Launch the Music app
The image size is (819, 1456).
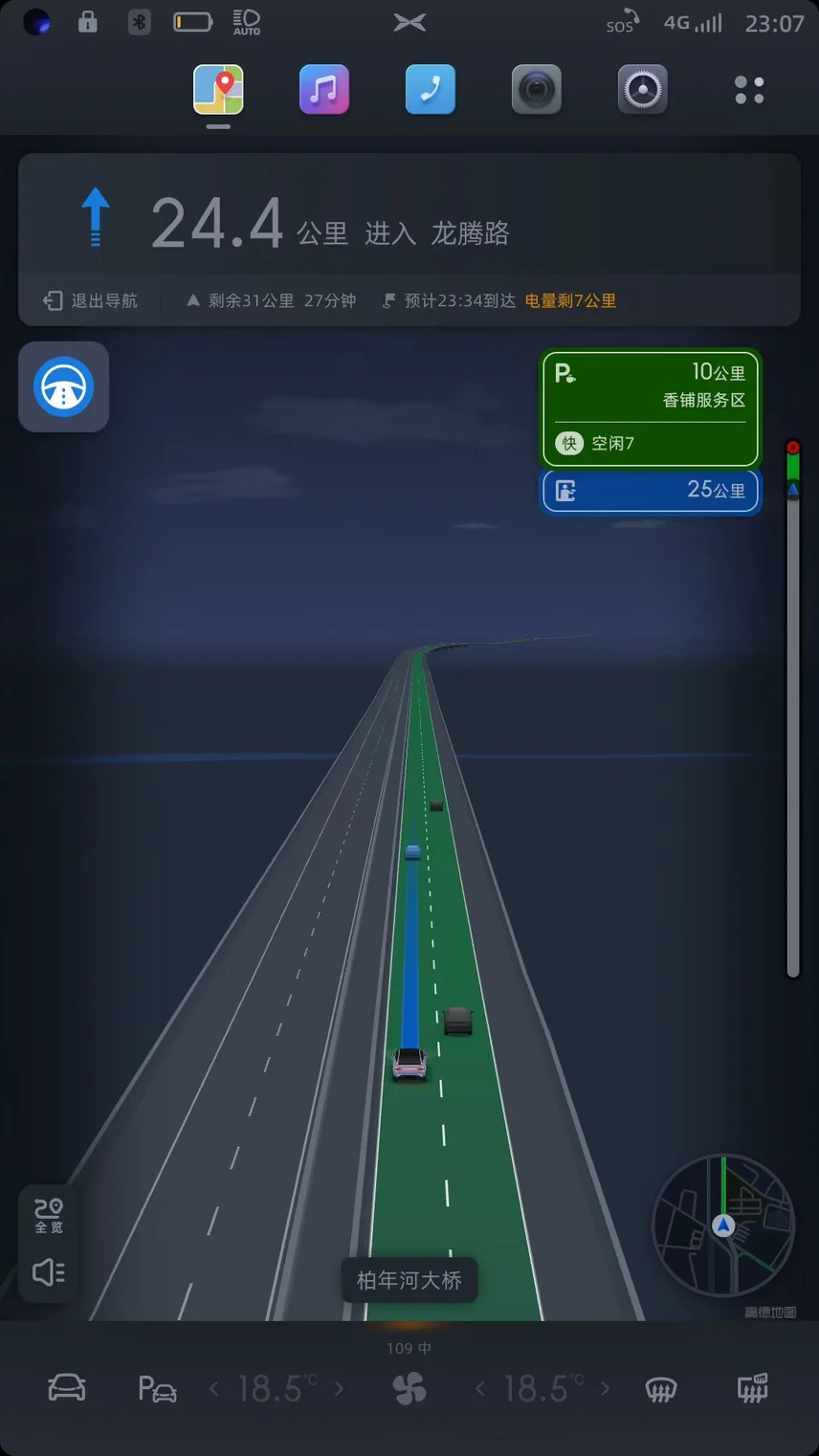[324, 90]
